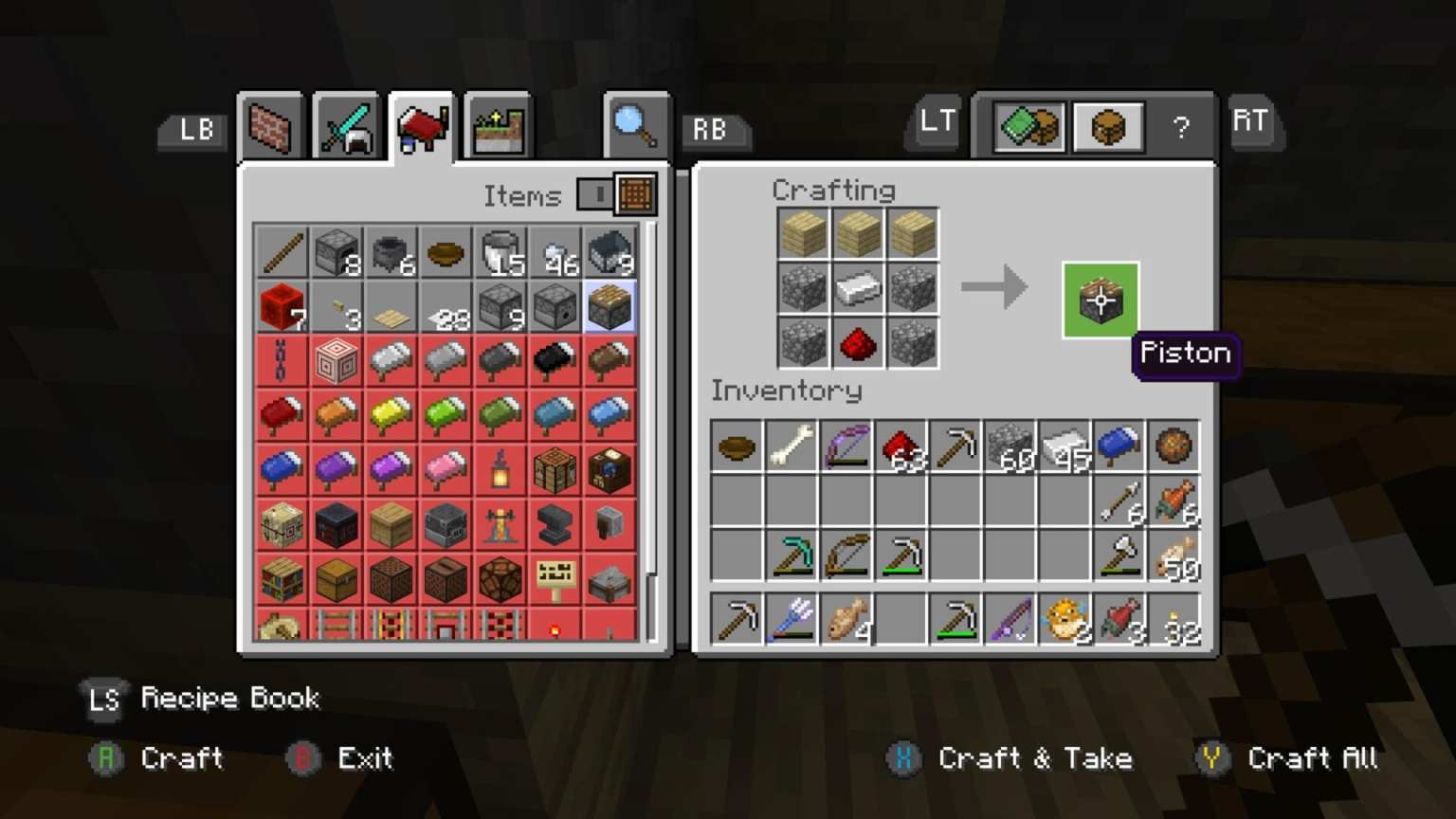Image resolution: width=1456 pixels, height=819 pixels.
Task: Click the bookshelf icon in the items list
Action: pyautogui.click(x=282, y=580)
